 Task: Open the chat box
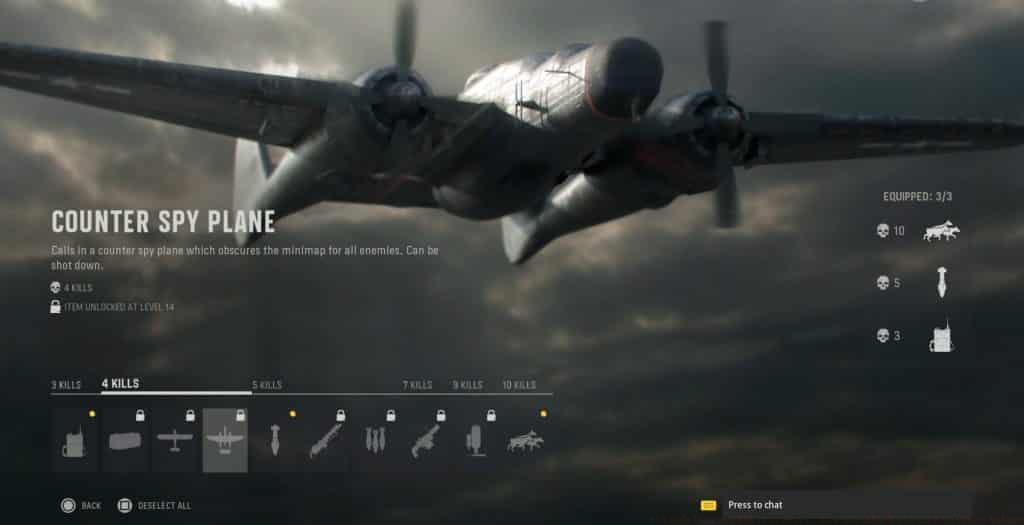click(x=755, y=506)
